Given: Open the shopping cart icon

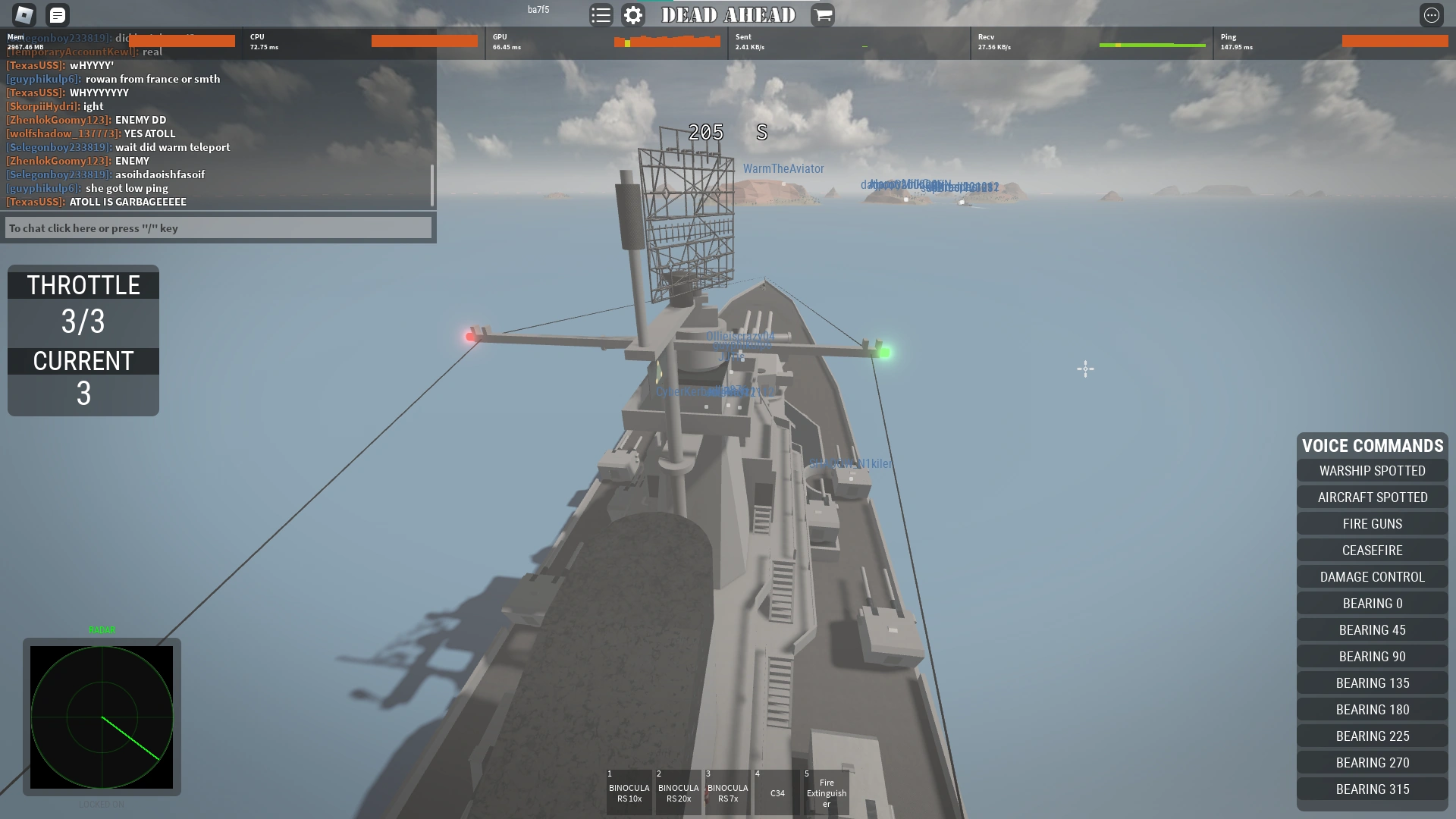Looking at the screenshot, I should click(824, 15).
